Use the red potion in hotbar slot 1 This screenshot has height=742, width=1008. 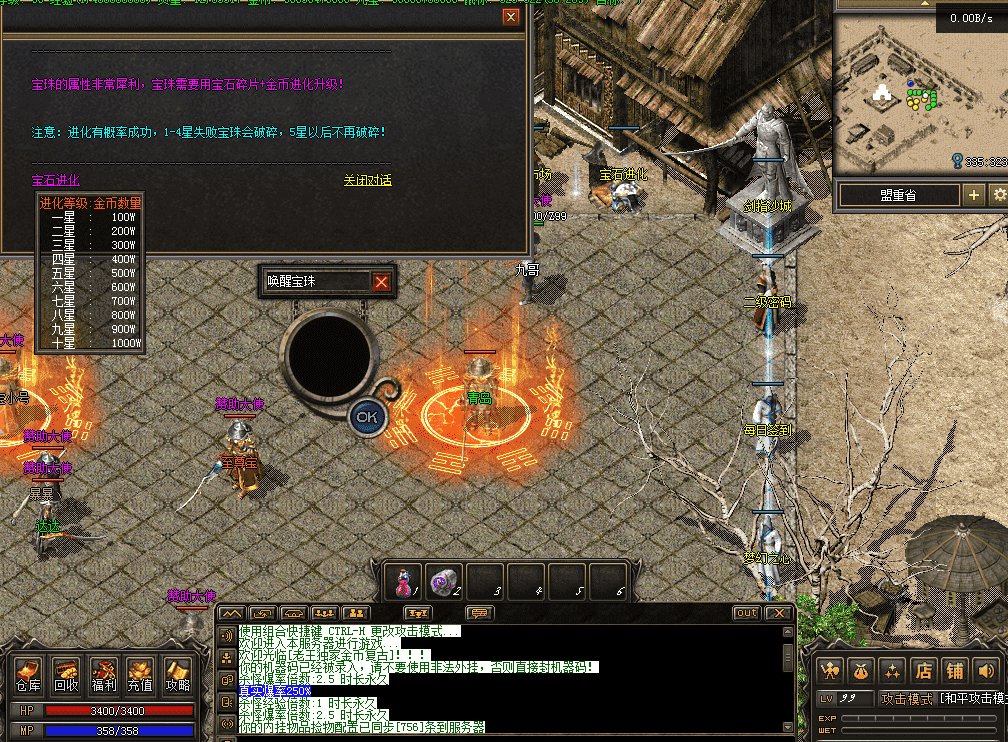click(403, 582)
